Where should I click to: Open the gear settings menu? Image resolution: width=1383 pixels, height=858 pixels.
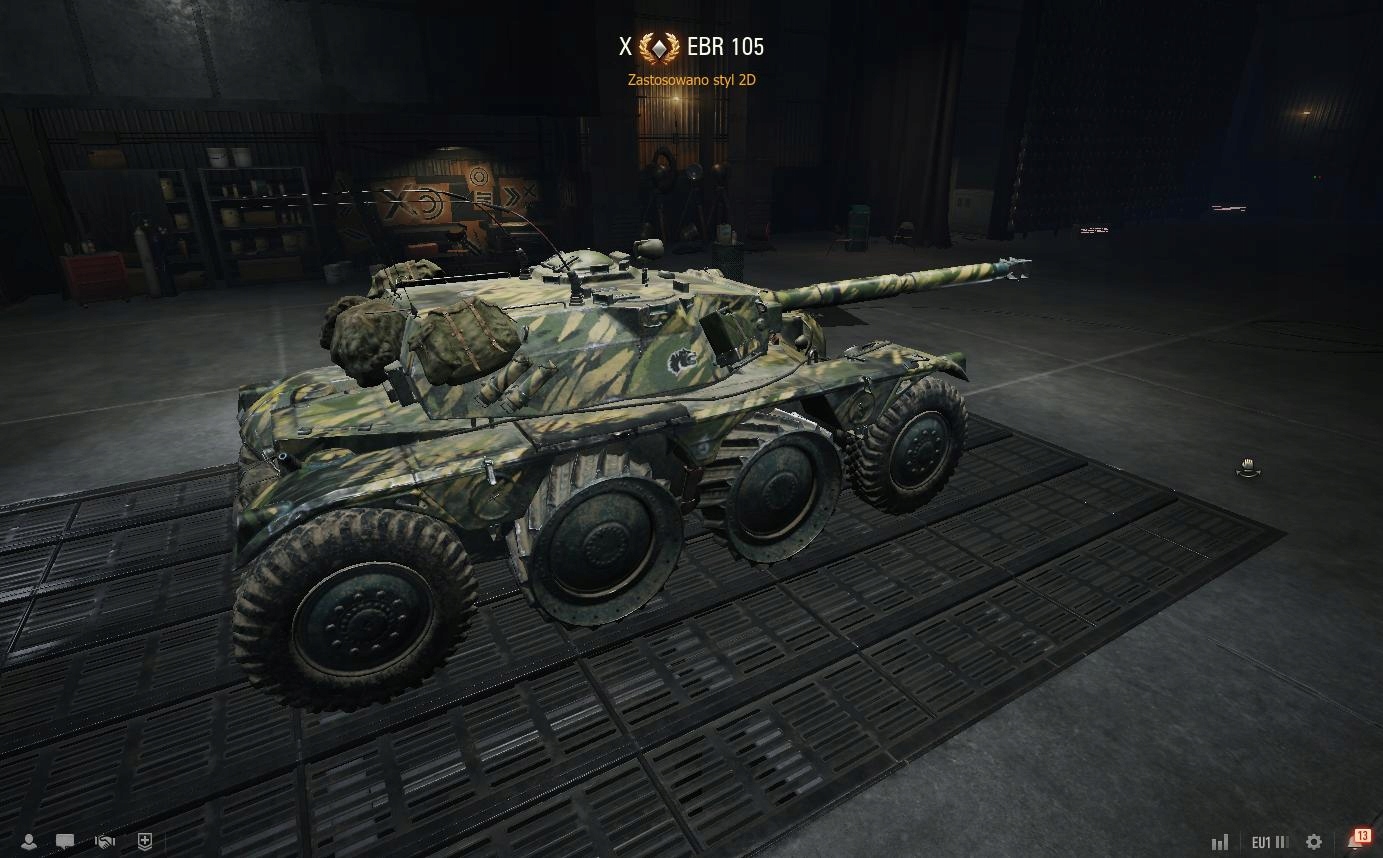[x=1314, y=842]
